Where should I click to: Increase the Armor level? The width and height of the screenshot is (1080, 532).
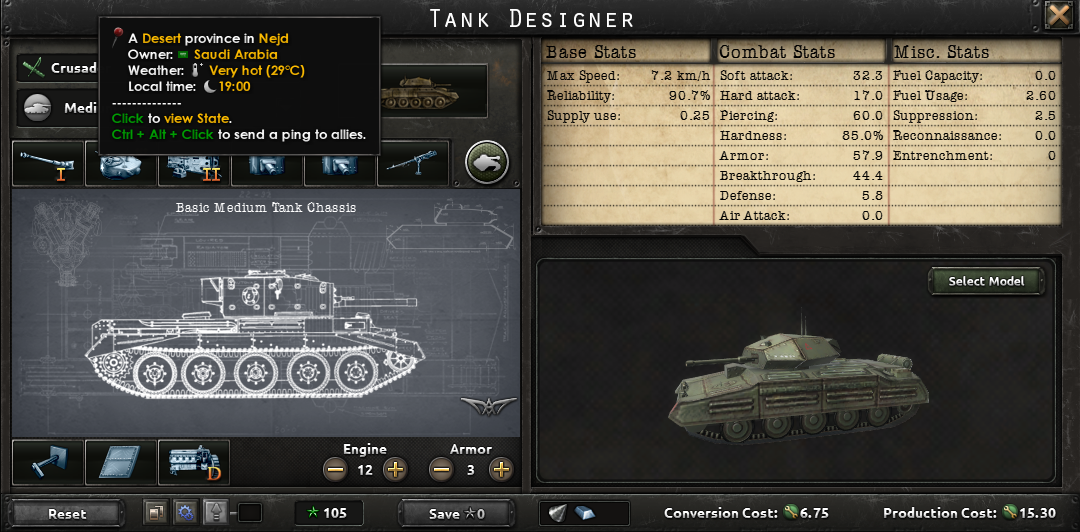pos(501,468)
